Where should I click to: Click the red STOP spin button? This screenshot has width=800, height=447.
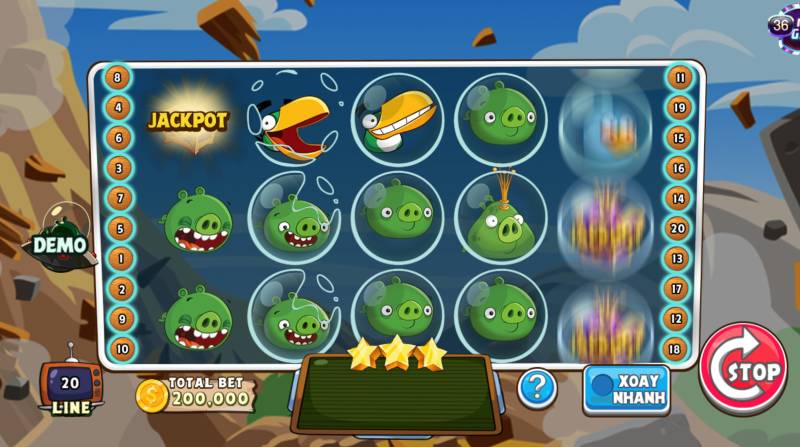[743, 368]
